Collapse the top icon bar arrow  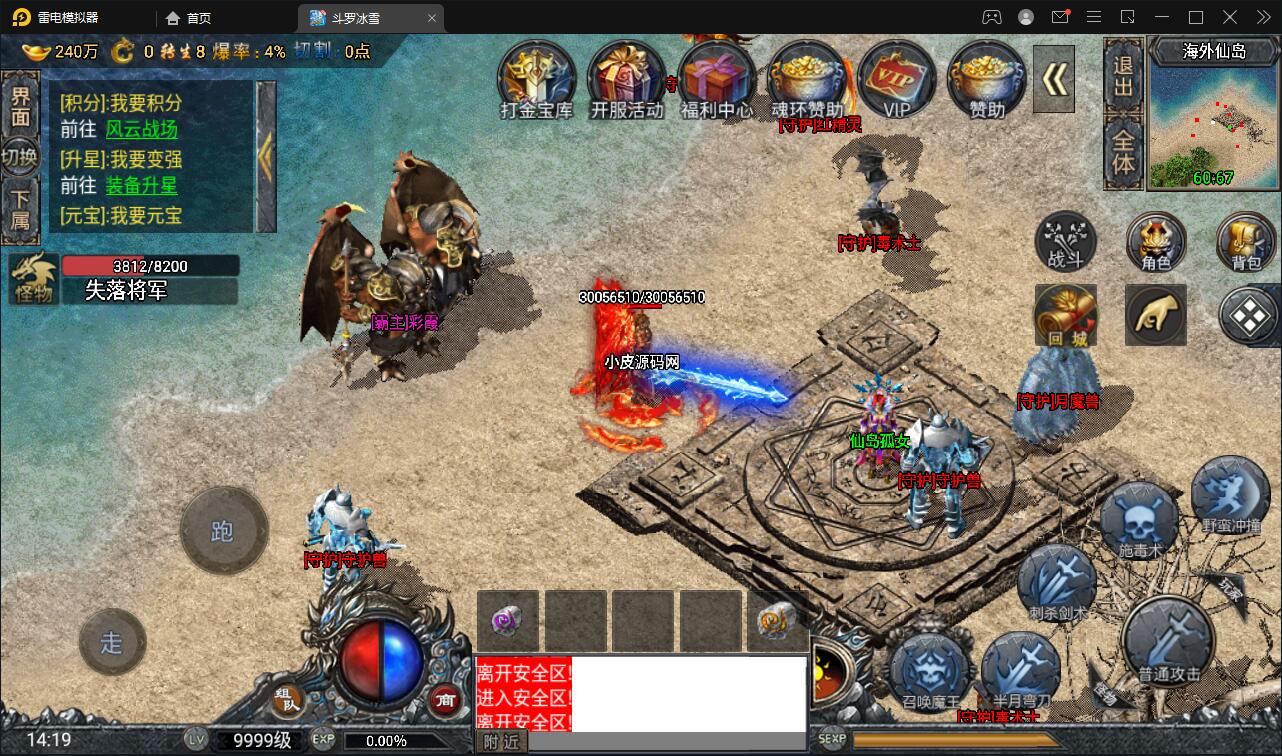tap(1054, 79)
